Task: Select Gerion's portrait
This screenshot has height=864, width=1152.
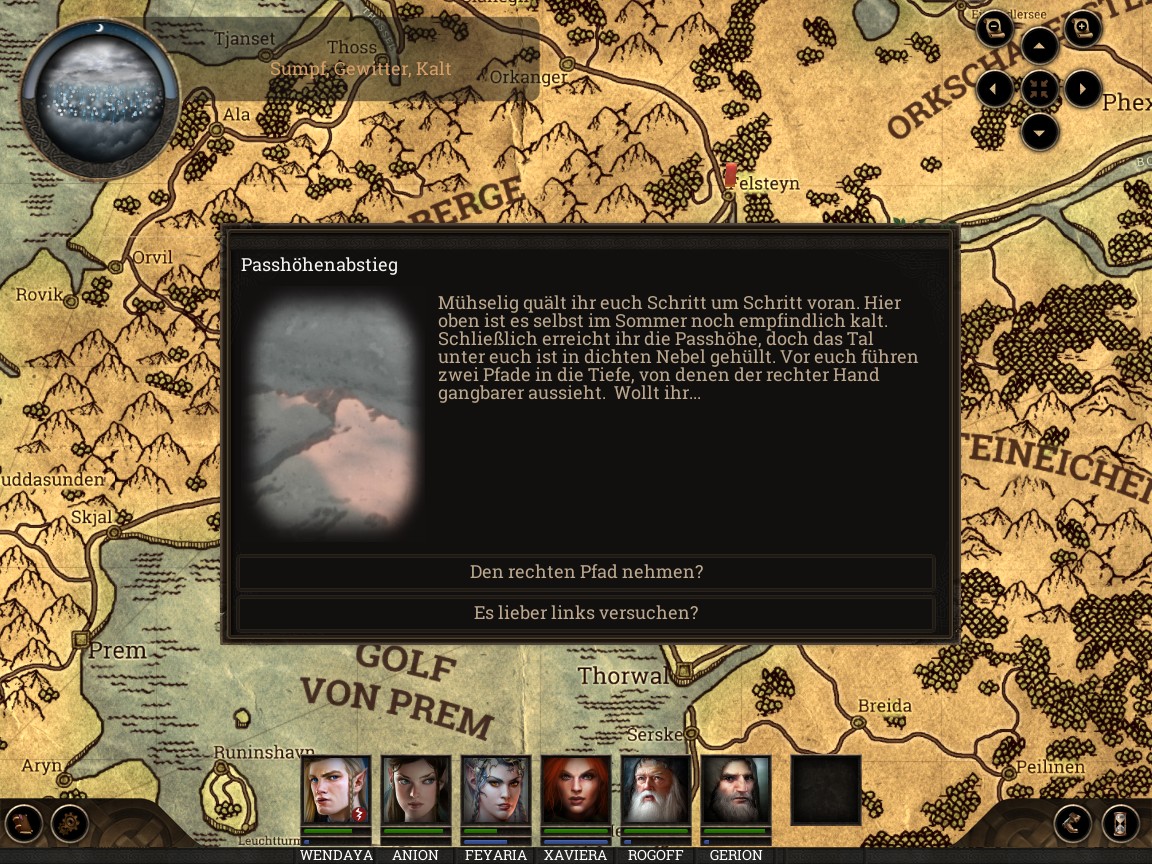Action: click(736, 790)
